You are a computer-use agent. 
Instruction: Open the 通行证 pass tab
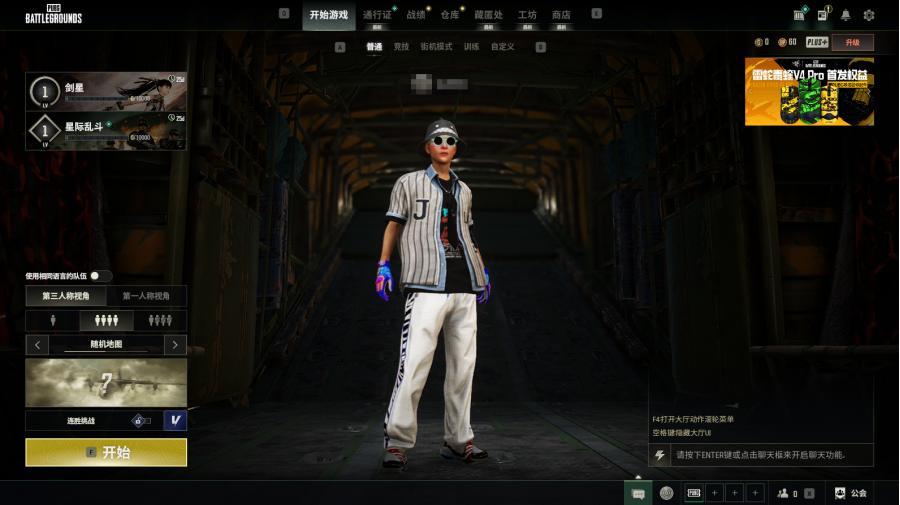coord(377,15)
